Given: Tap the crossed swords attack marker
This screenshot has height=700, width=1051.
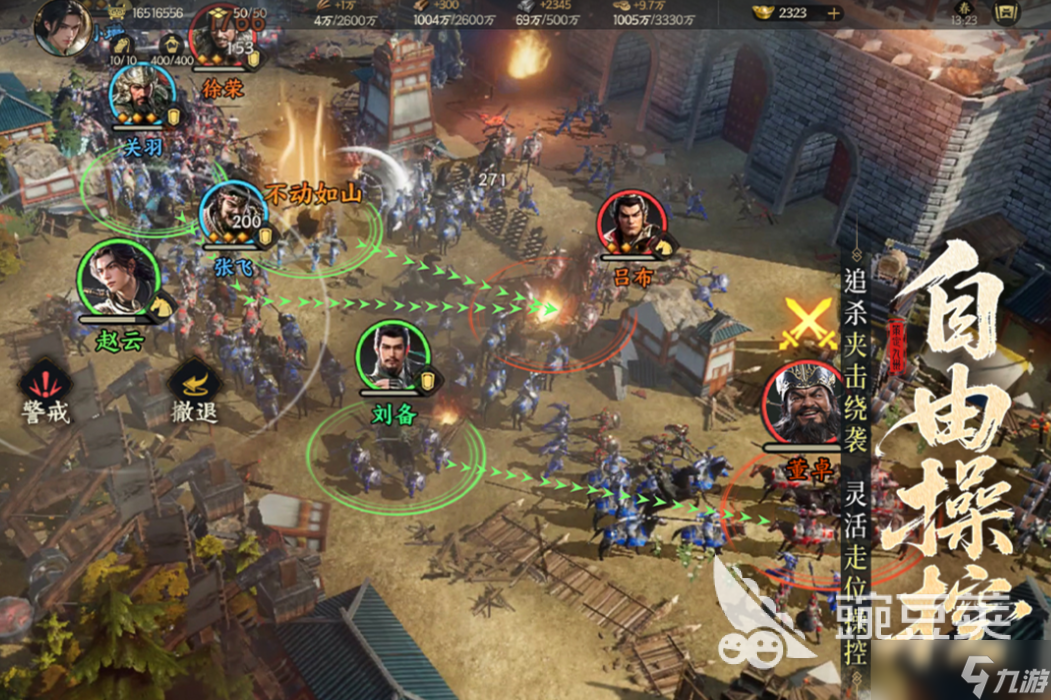Looking at the screenshot, I should coord(808,322).
